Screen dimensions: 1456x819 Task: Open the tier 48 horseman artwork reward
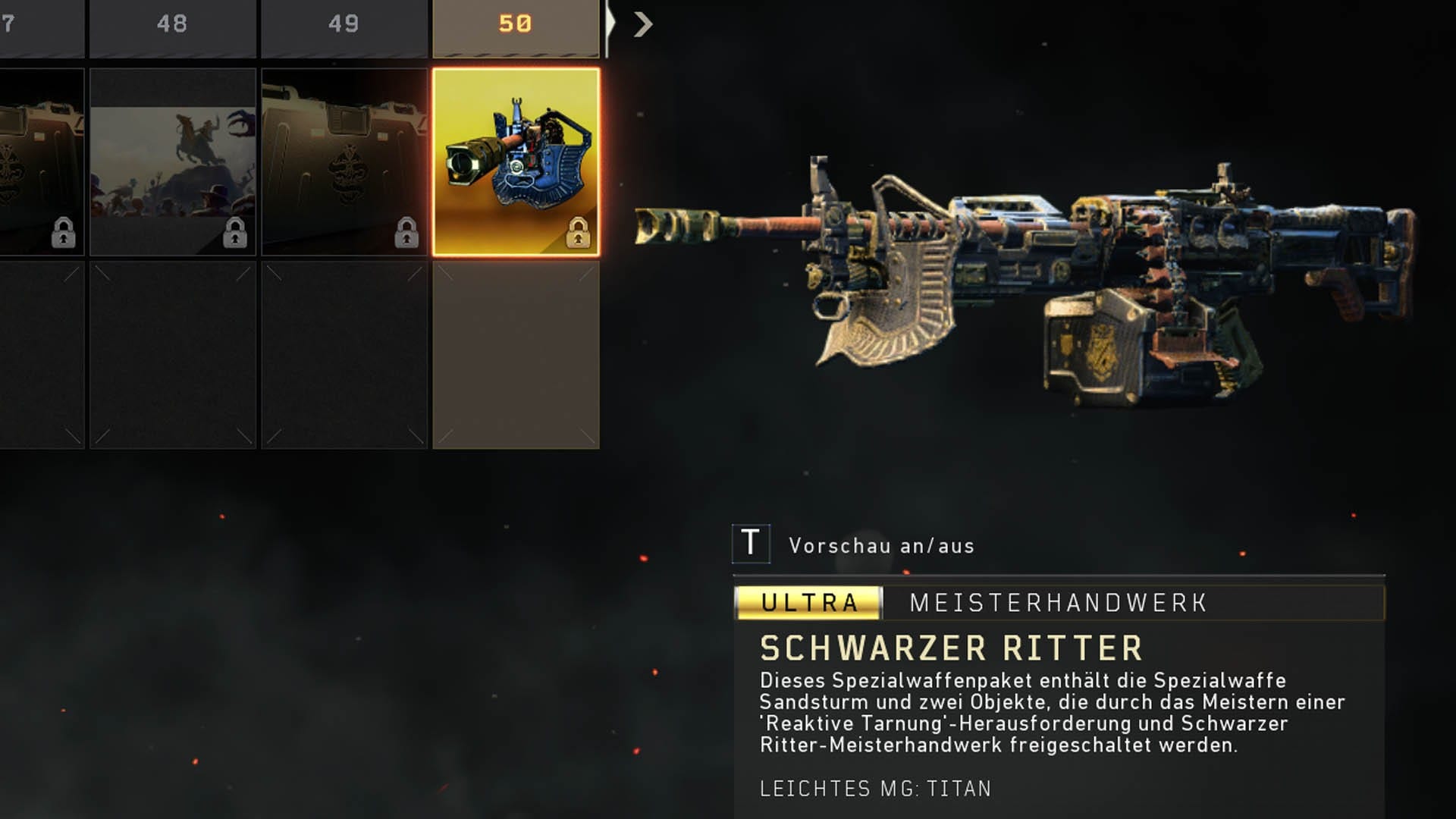[x=173, y=162]
